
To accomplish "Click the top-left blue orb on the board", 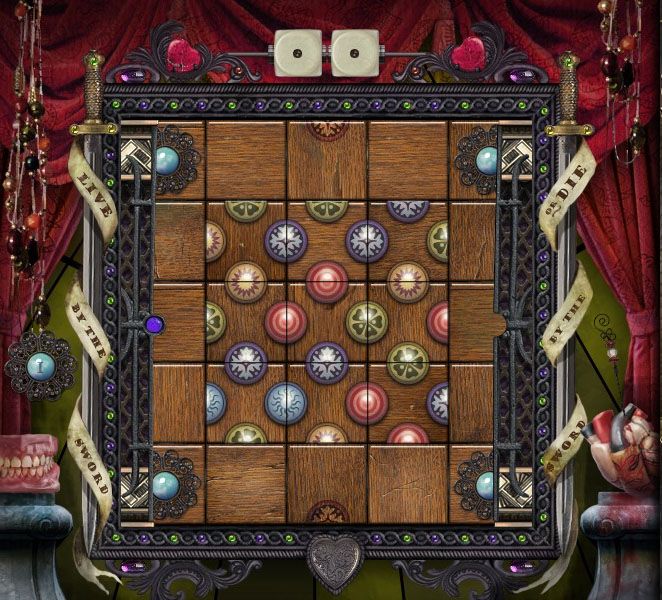I will (166, 160).
